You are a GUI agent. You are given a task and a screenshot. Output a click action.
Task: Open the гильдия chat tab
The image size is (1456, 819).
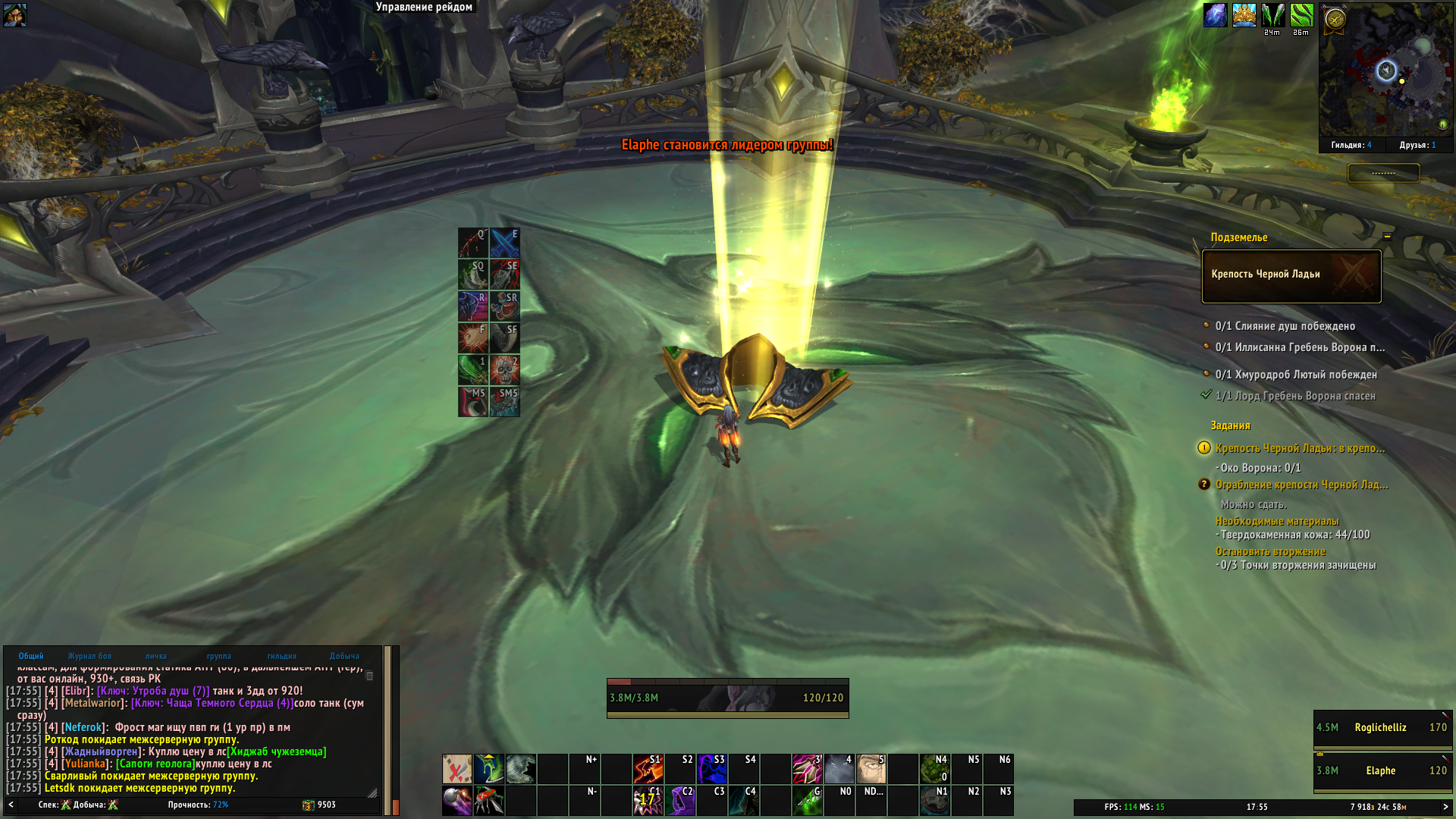coord(281,656)
